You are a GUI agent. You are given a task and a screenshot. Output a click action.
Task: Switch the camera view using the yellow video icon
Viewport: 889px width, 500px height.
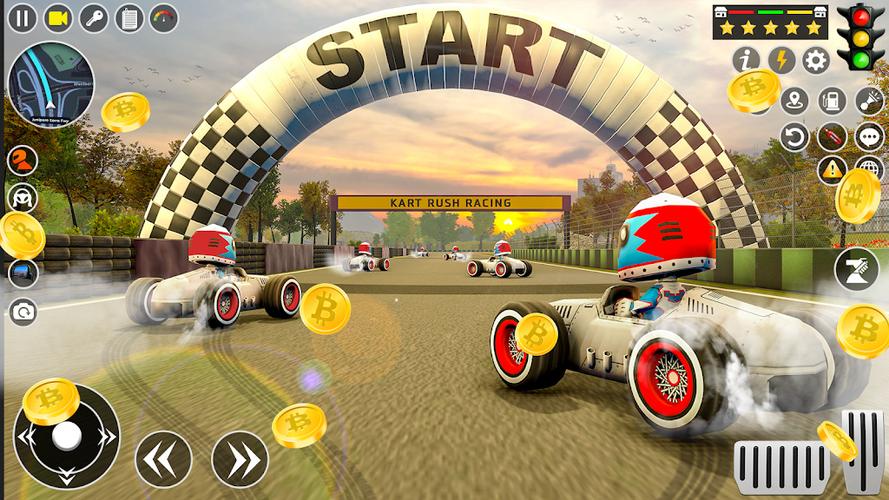[58, 17]
